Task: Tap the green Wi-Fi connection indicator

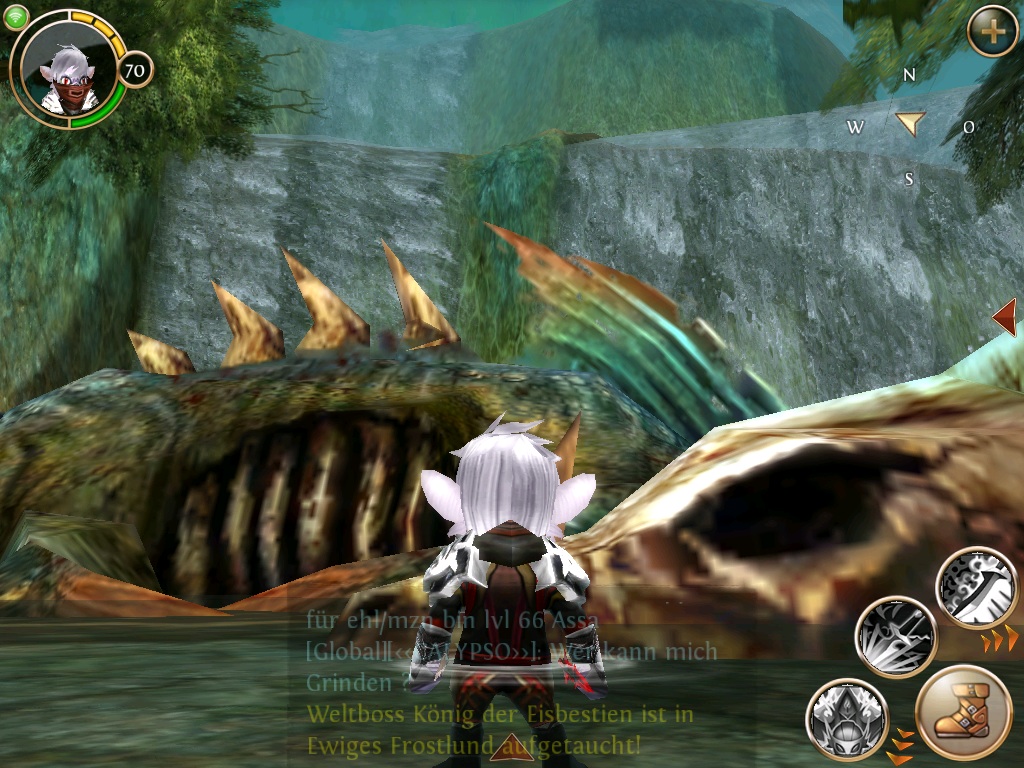Action: 16,17
